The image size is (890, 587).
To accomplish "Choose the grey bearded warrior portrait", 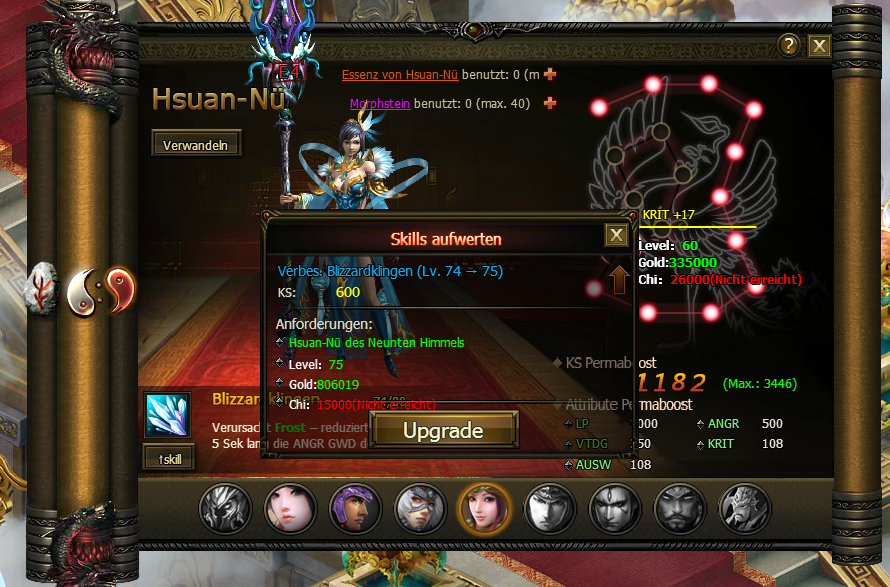I will coord(678,507).
